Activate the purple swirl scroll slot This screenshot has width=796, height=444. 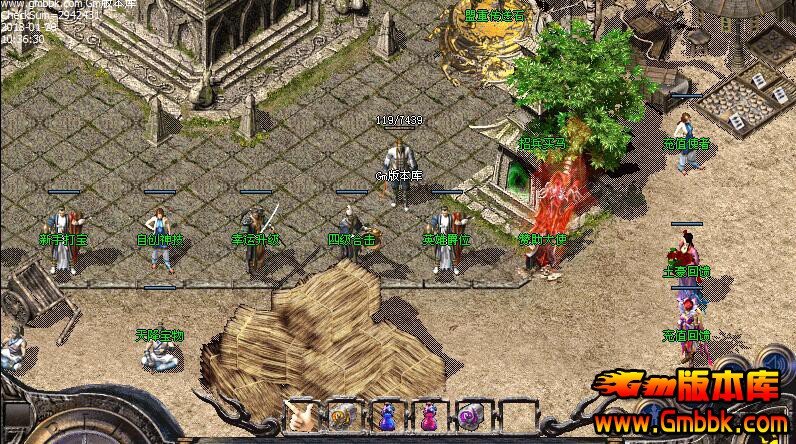(470, 415)
